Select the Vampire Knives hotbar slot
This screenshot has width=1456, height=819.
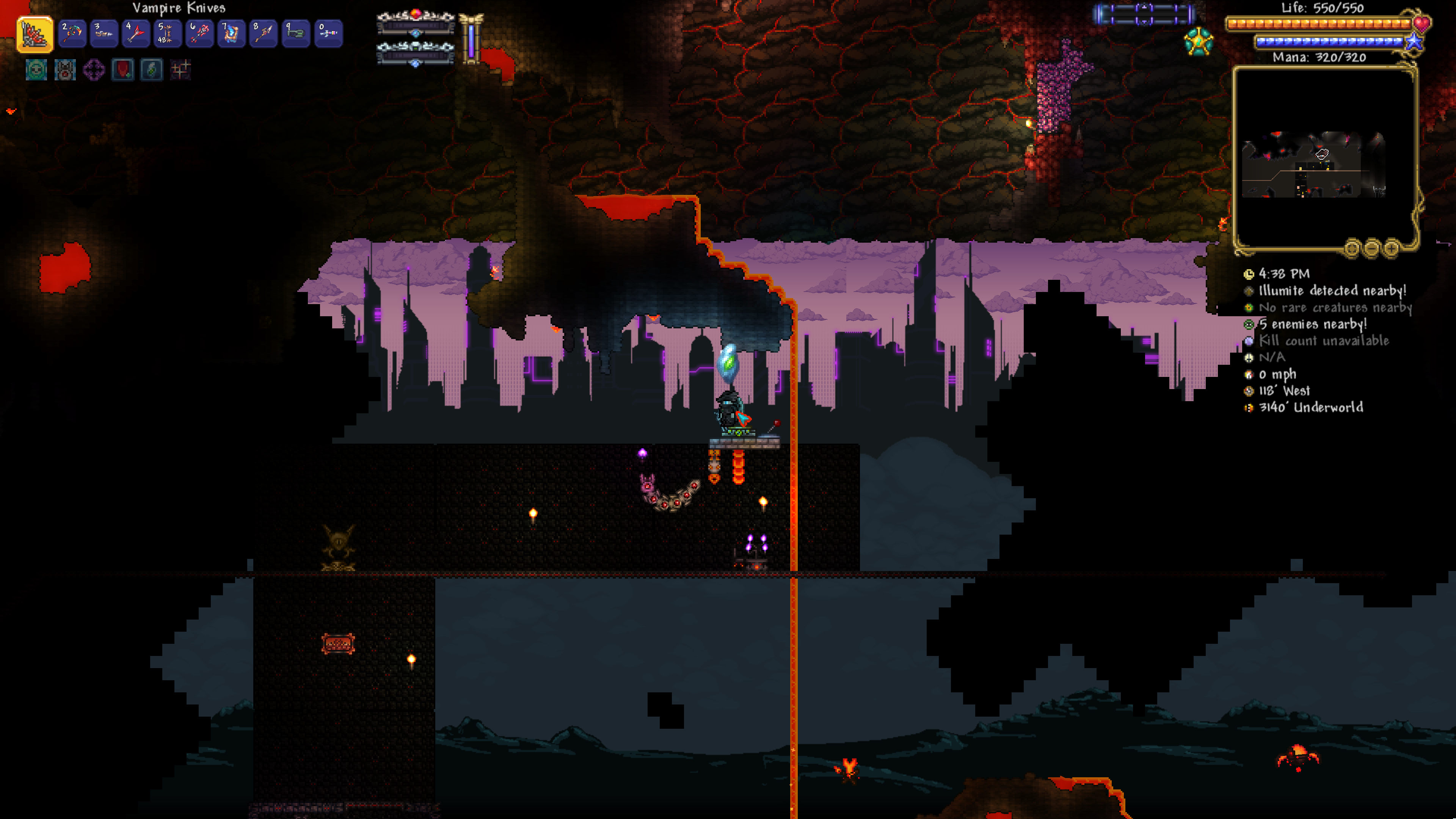click(x=35, y=34)
